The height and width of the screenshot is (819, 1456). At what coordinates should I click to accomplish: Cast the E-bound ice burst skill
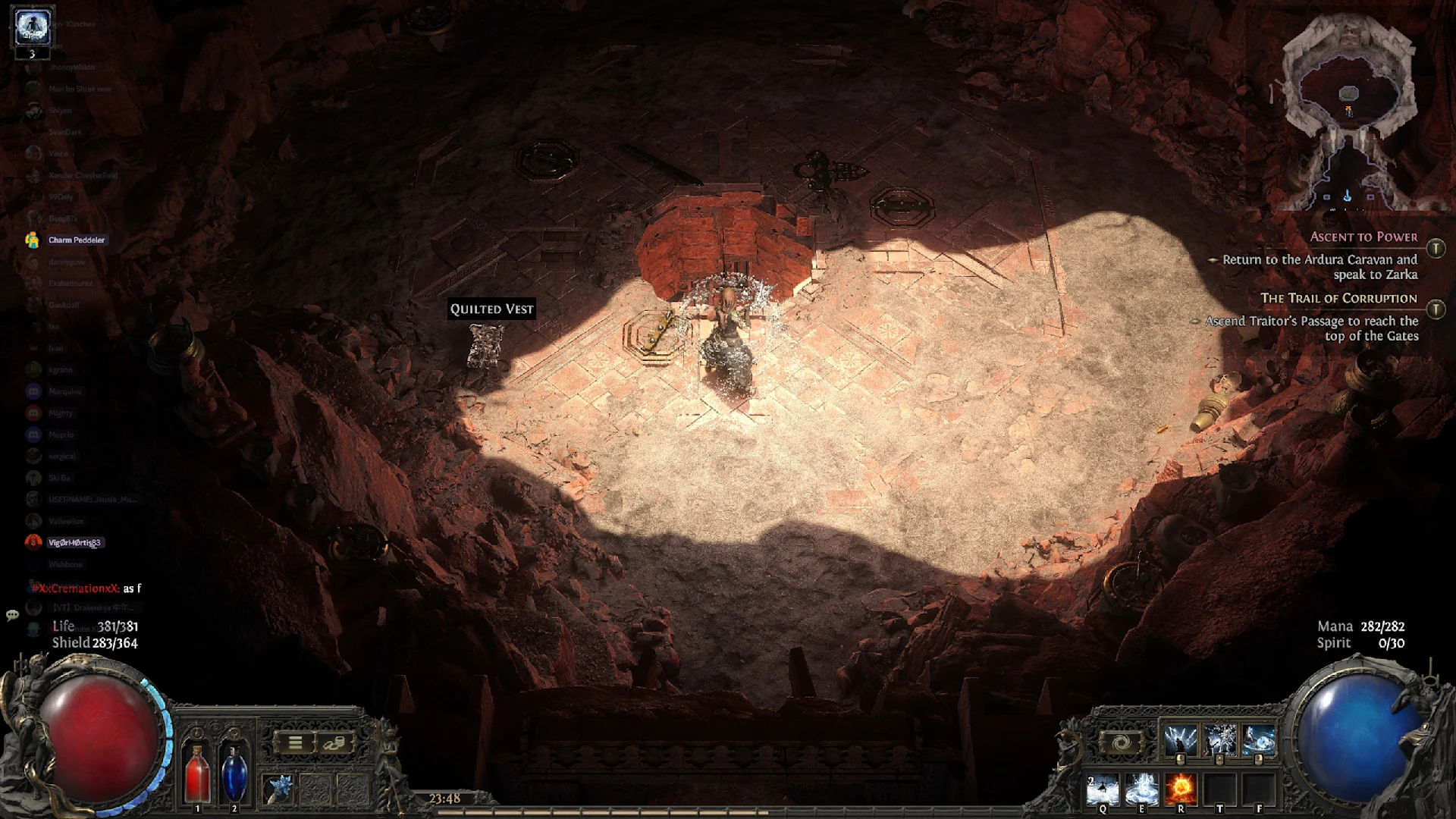(1141, 790)
